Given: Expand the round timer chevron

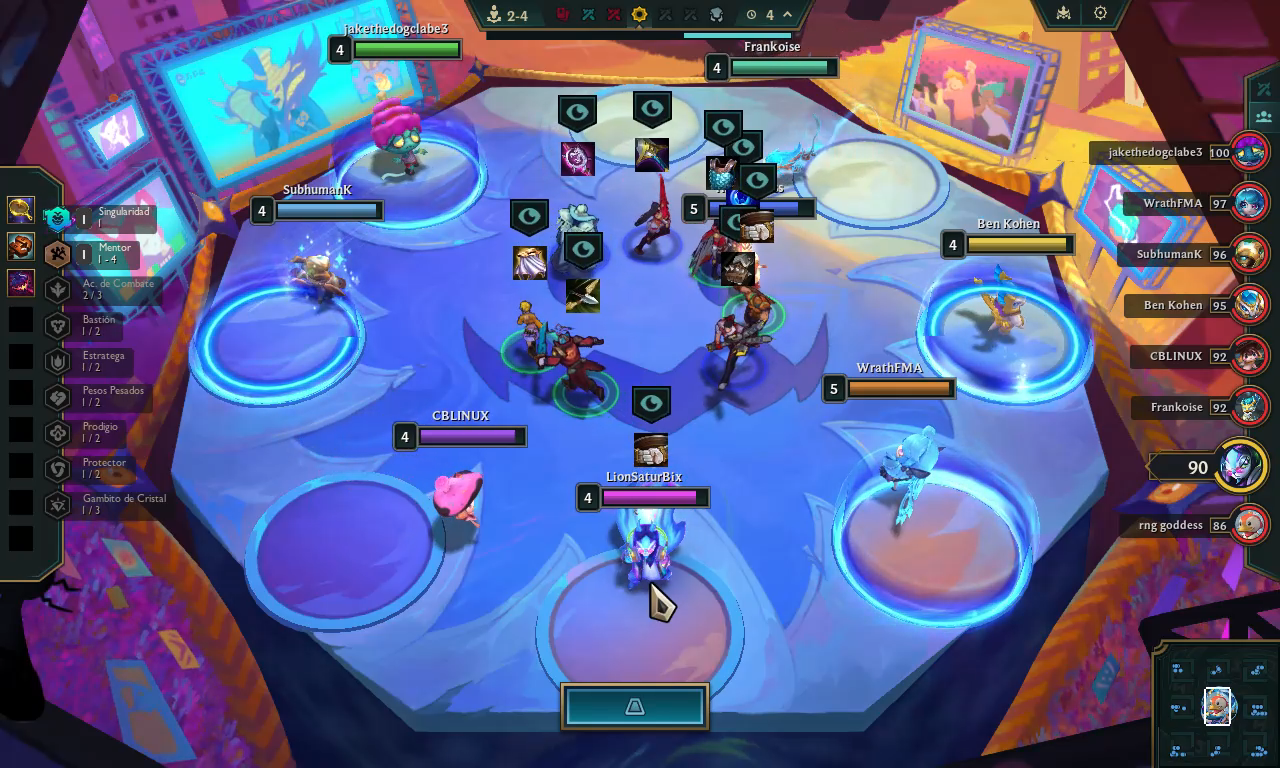Looking at the screenshot, I should 787,15.
